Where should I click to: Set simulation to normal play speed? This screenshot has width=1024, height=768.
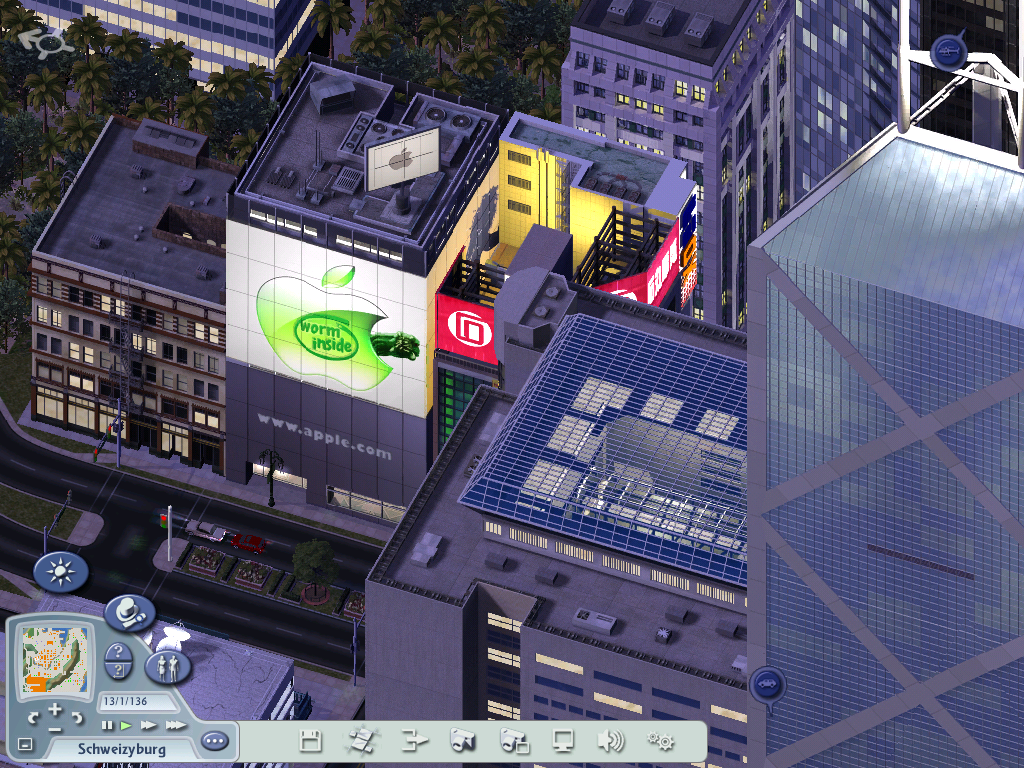click(x=127, y=725)
